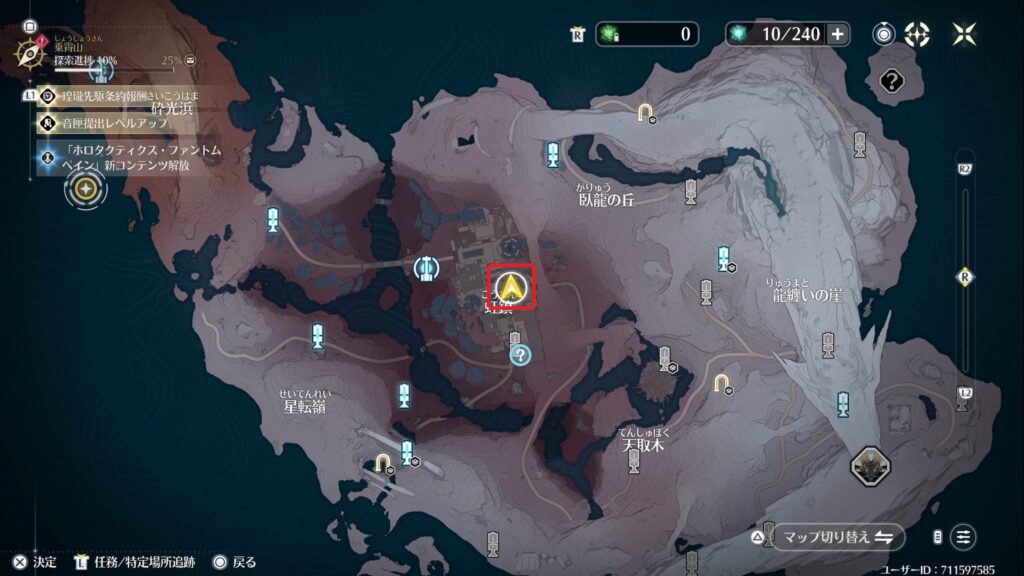Select the blue question mark map marker
The width and height of the screenshot is (1024, 576).
click(x=520, y=353)
